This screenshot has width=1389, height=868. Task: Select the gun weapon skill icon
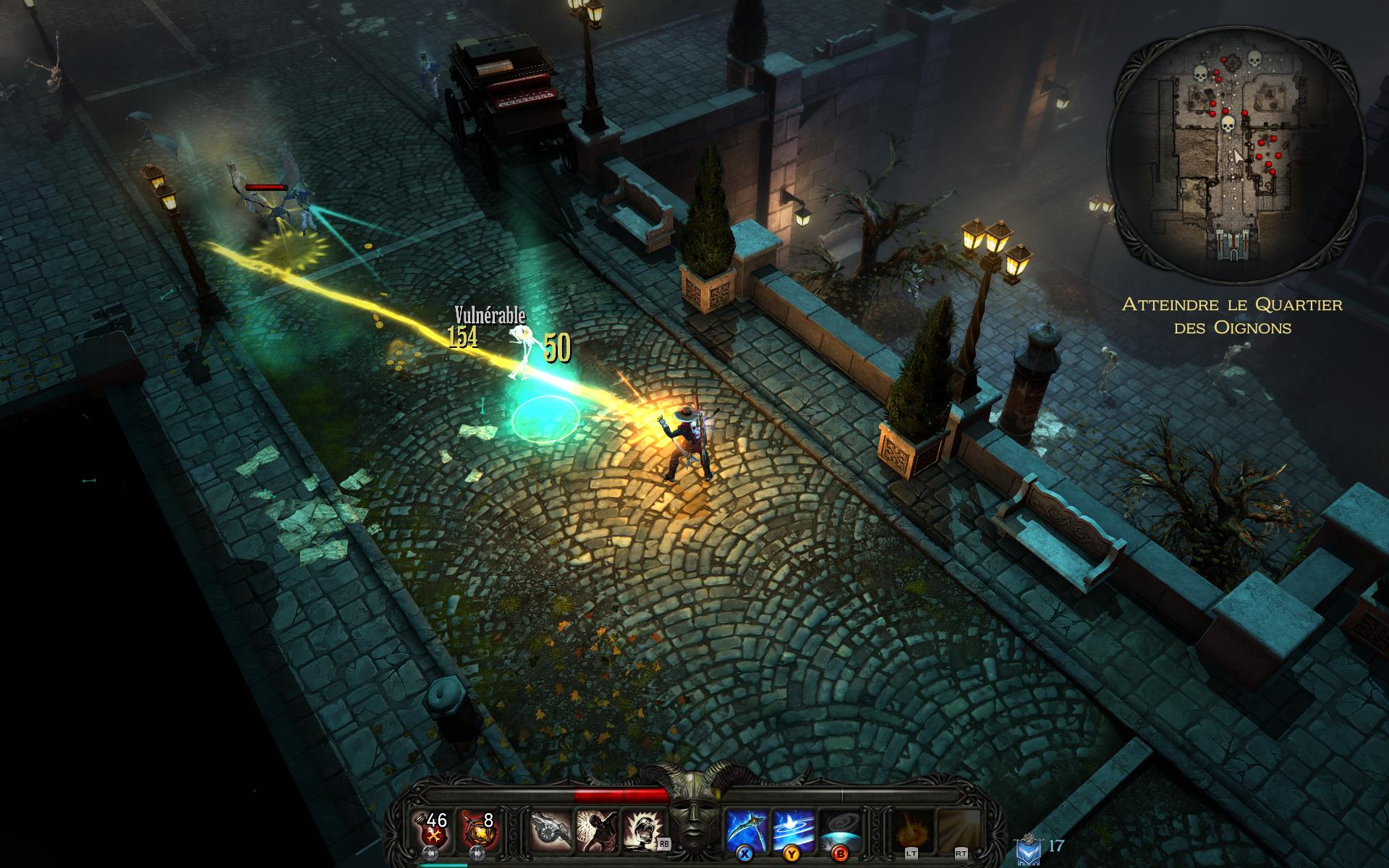[552, 830]
